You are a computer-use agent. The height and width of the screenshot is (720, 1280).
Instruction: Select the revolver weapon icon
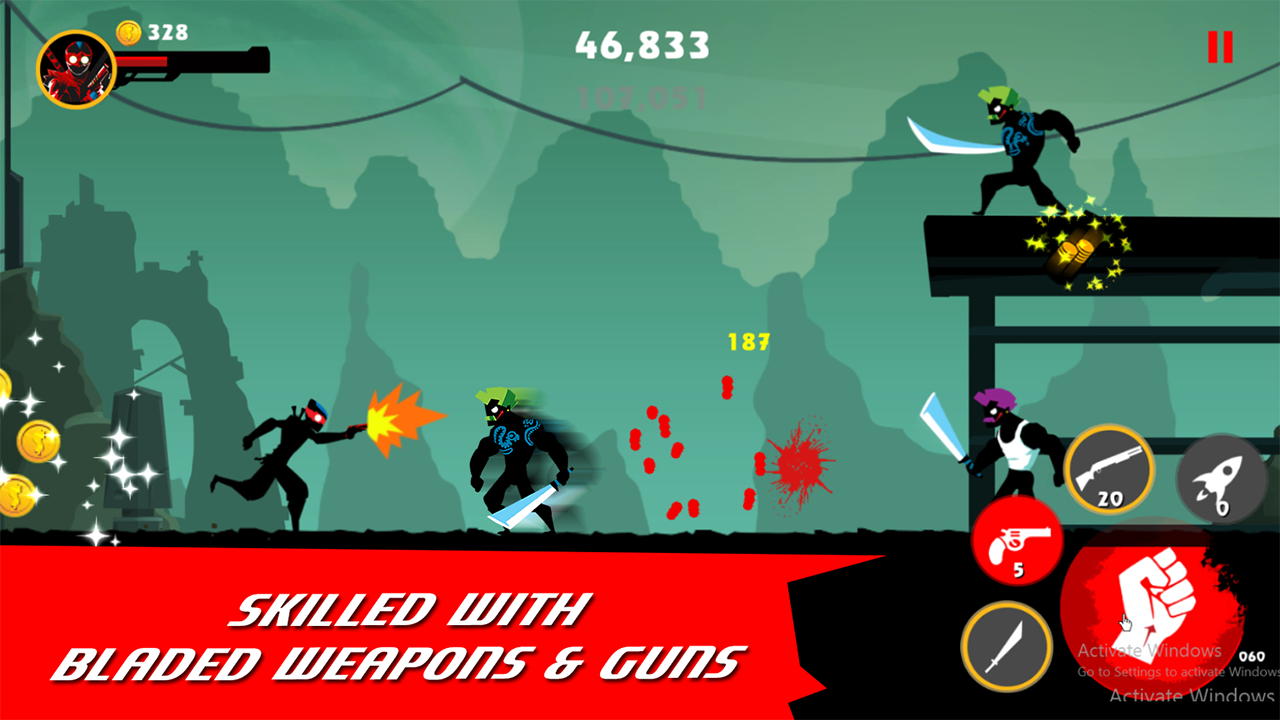point(1016,543)
